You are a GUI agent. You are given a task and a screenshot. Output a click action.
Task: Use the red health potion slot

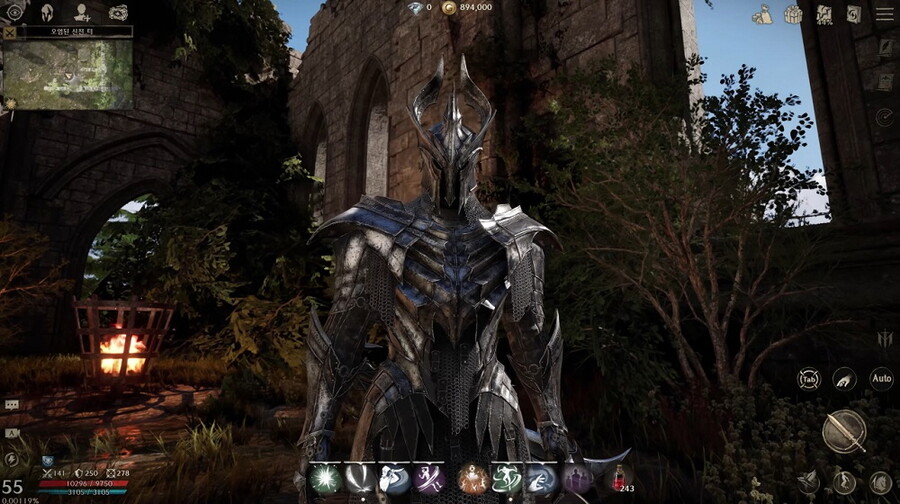click(620, 478)
